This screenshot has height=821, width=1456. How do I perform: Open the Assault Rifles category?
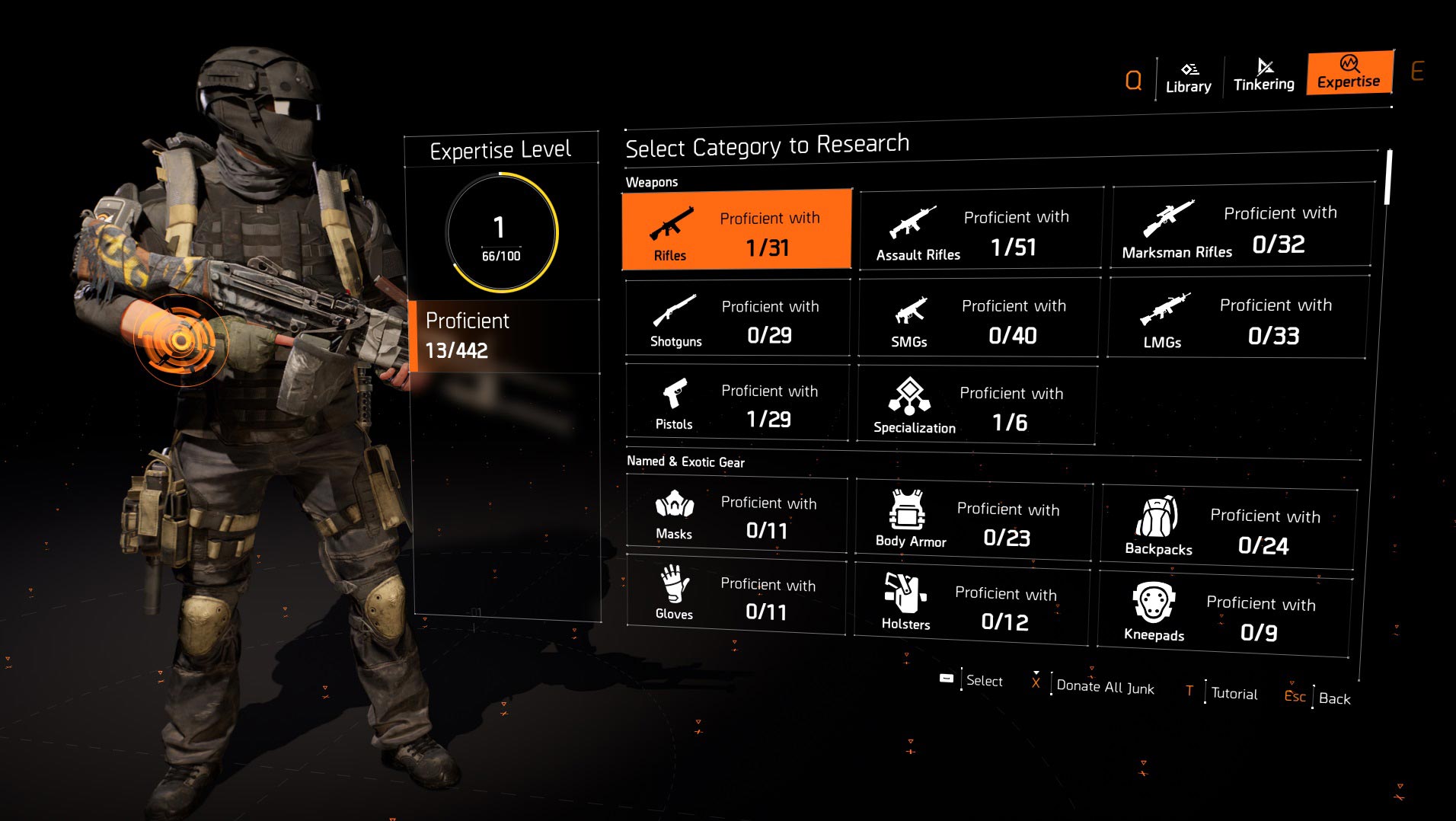pos(981,229)
